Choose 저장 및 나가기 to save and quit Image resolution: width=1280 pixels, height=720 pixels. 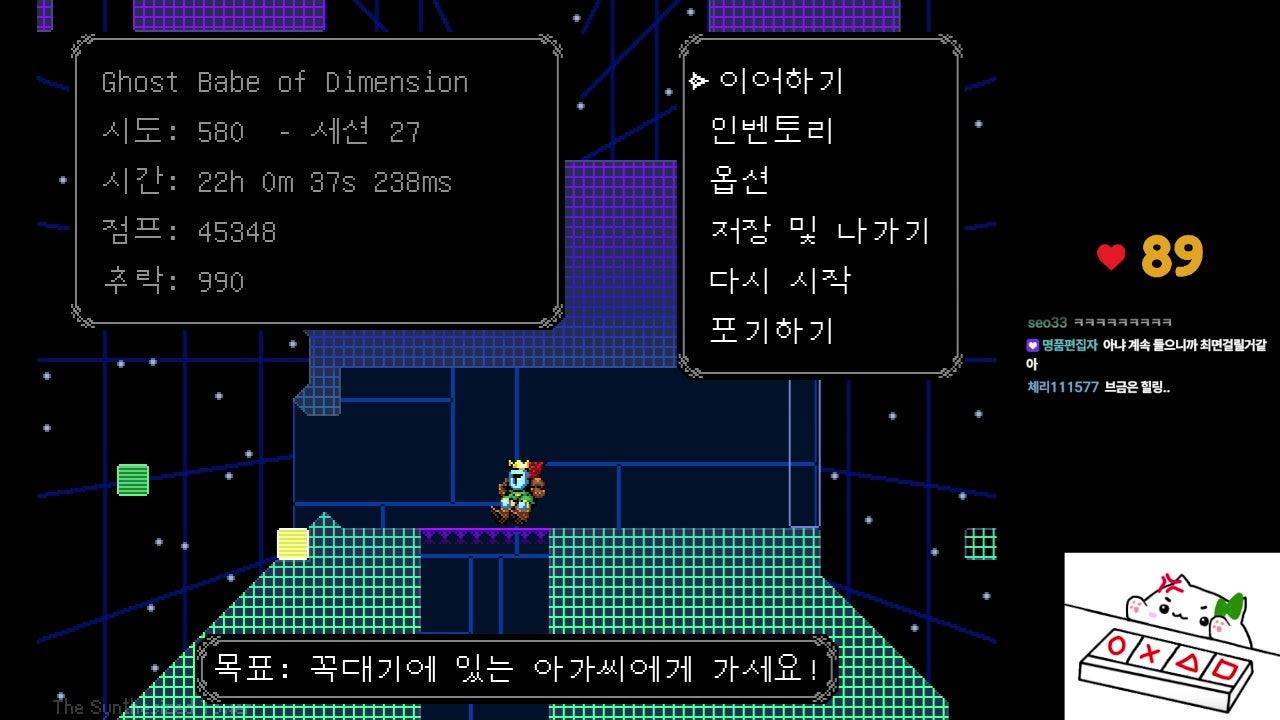[819, 231]
